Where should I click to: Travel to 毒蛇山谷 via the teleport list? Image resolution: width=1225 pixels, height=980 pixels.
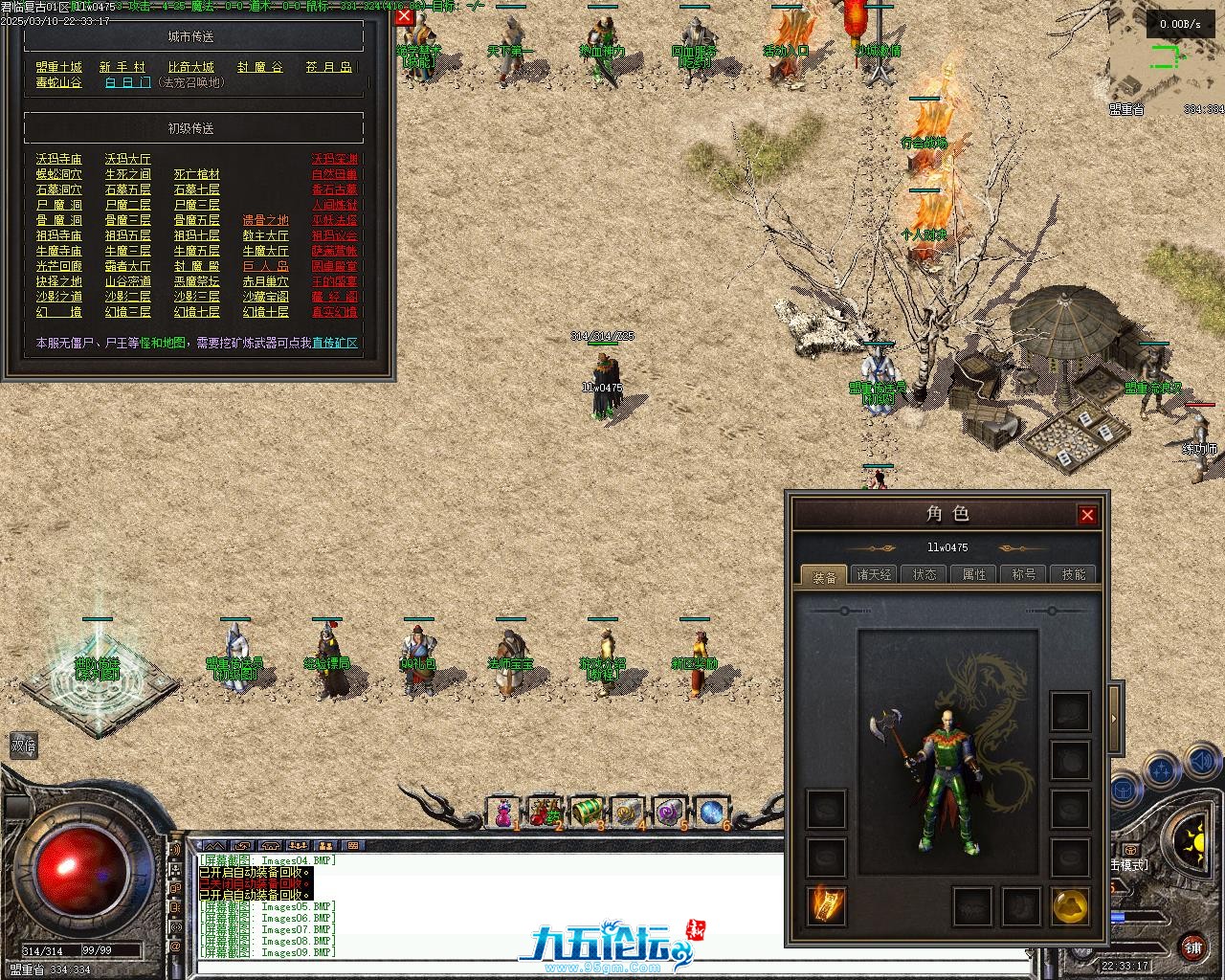[x=58, y=83]
